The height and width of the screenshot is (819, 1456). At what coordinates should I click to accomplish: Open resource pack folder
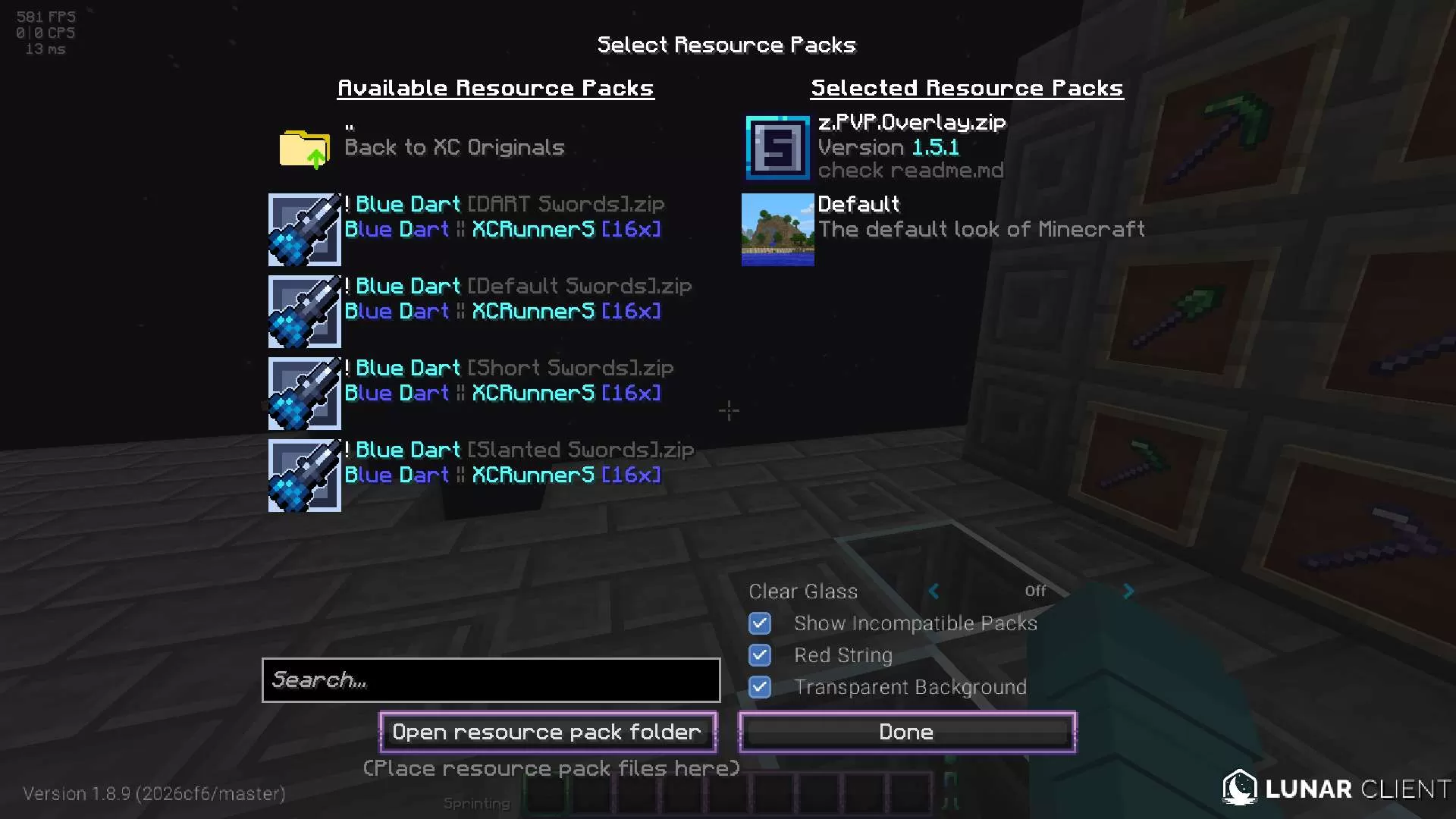click(x=547, y=732)
